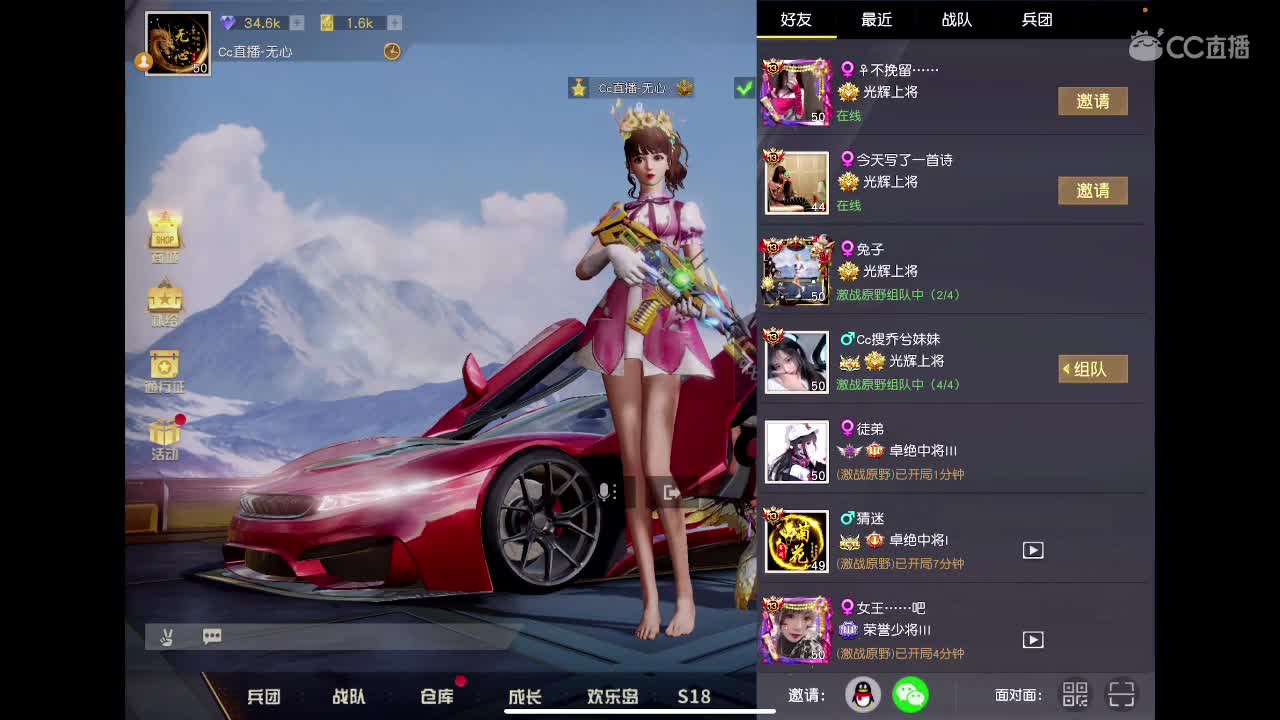Click the 组队 button beside Cc搜乔兮妹妹
This screenshot has height=720, width=1280.
tap(1092, 369)
